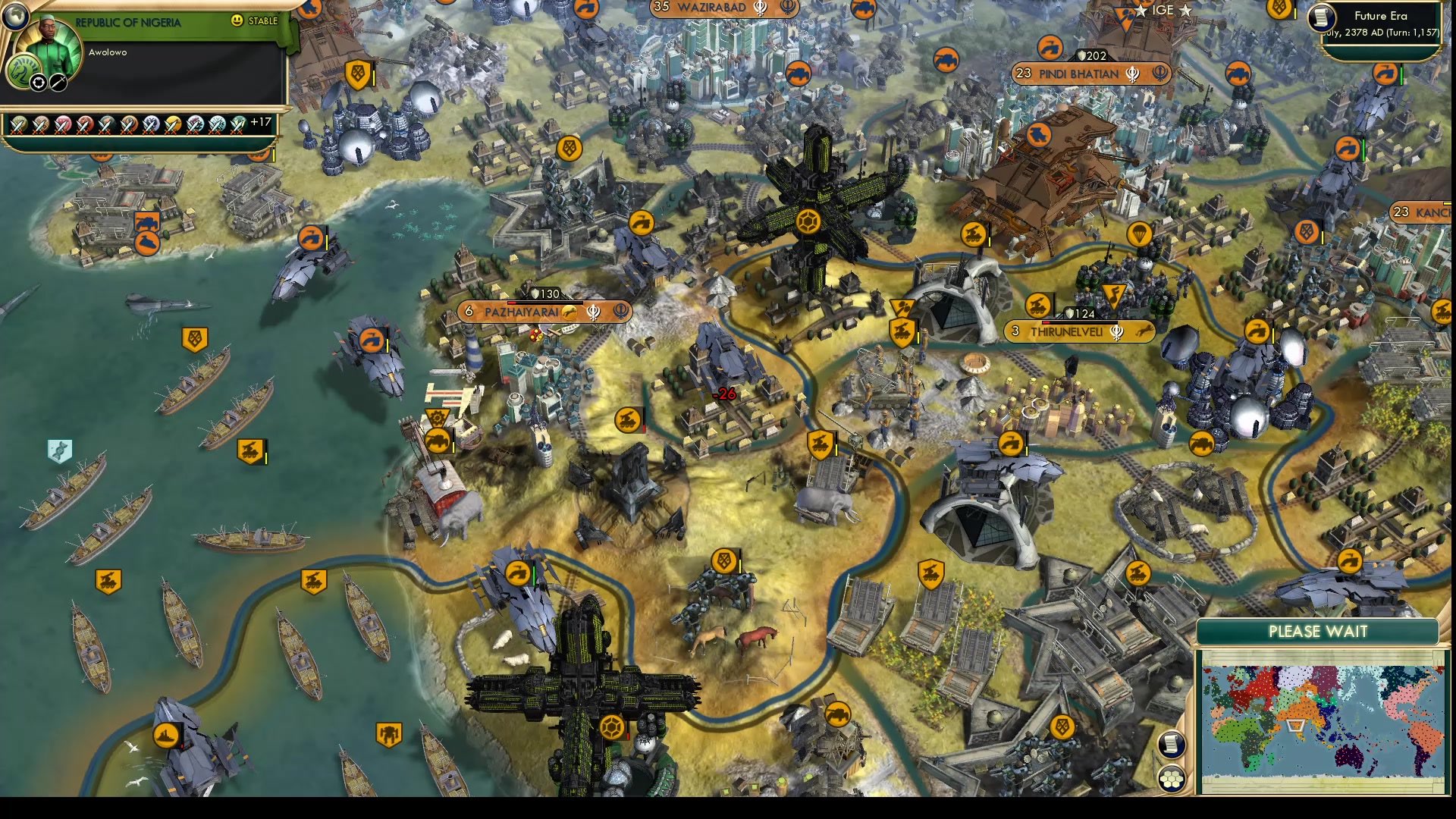Toggle the hex strategic view icon above the minimap
Viewport: 1456px width, 819px height.
1172,779
